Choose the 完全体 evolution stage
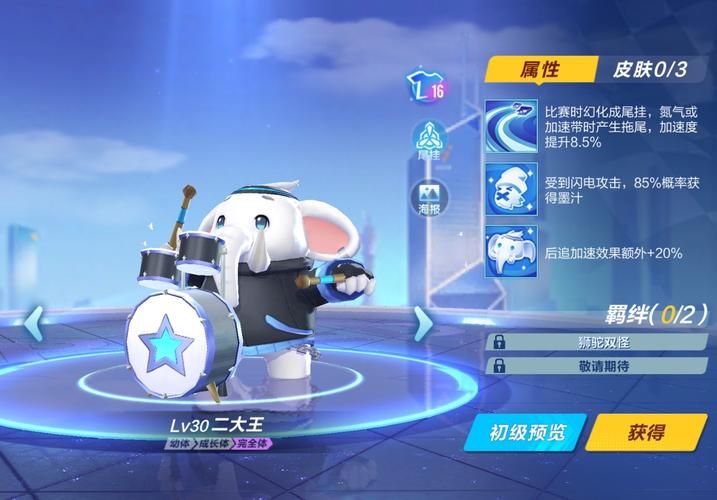Image resolution: width=717 pixels, height=500 pixels. coord(251,442)
